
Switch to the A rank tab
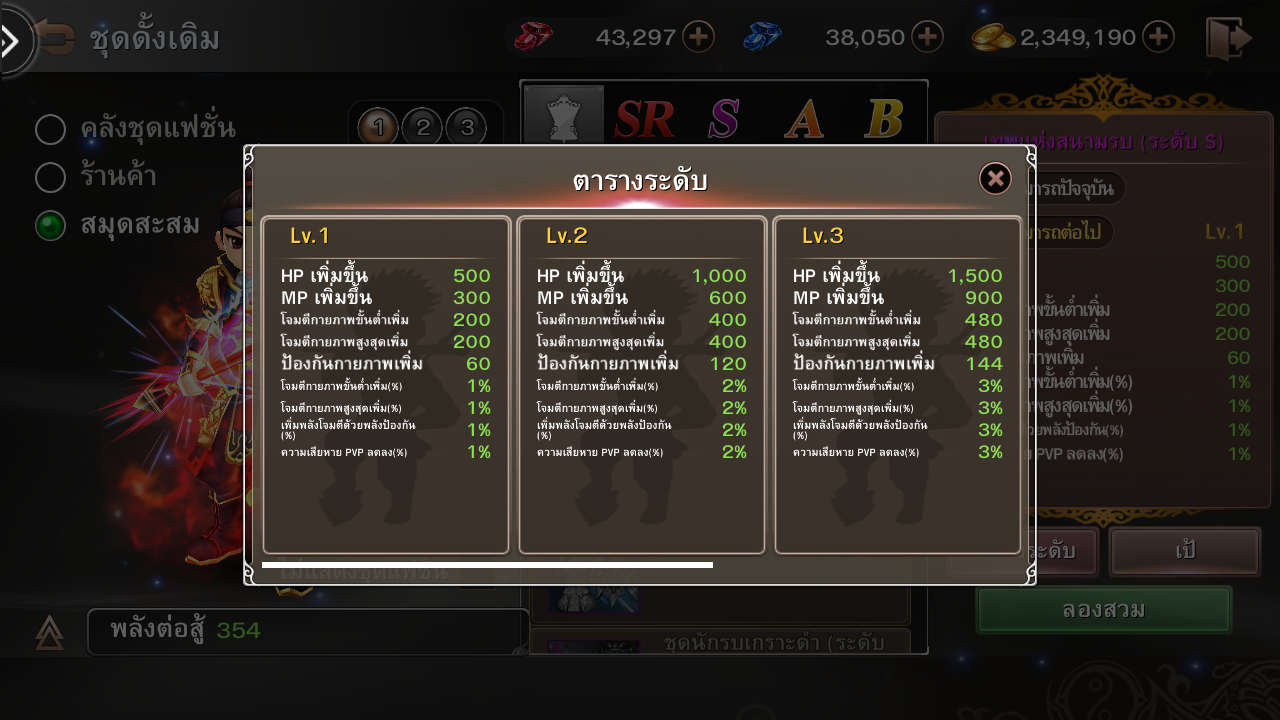[803, 119]
